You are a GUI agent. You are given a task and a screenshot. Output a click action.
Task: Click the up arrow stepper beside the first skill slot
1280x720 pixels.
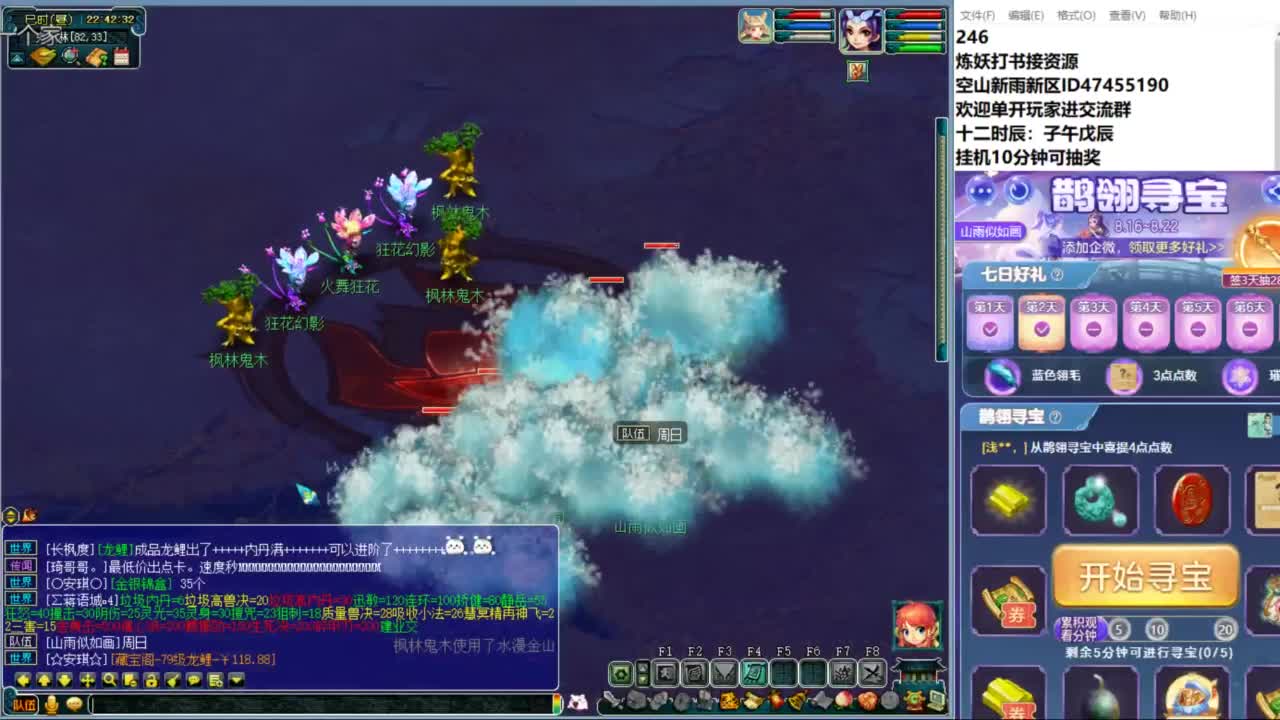point(642,666)
